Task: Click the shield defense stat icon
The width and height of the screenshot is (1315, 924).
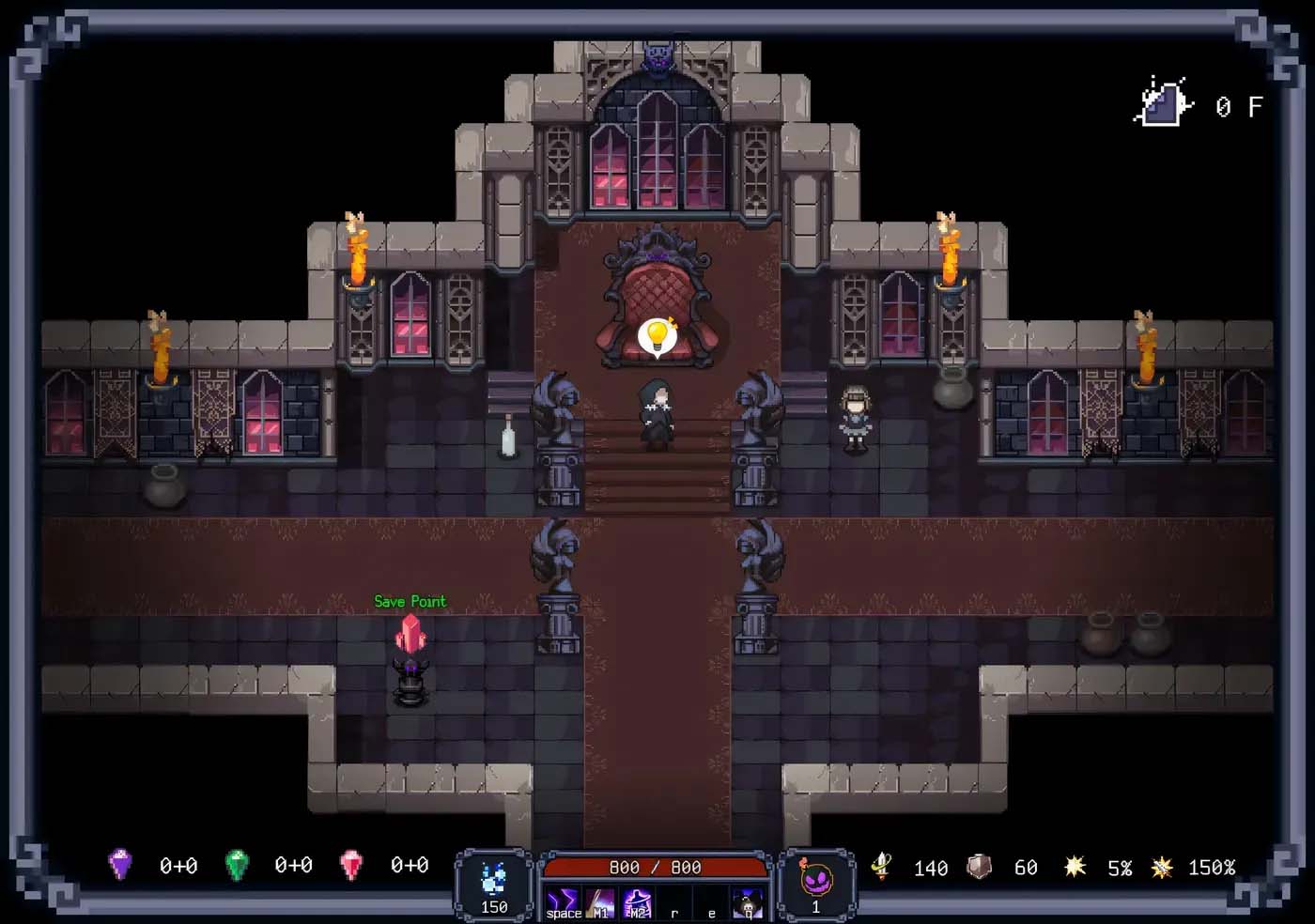Action: 977,867
